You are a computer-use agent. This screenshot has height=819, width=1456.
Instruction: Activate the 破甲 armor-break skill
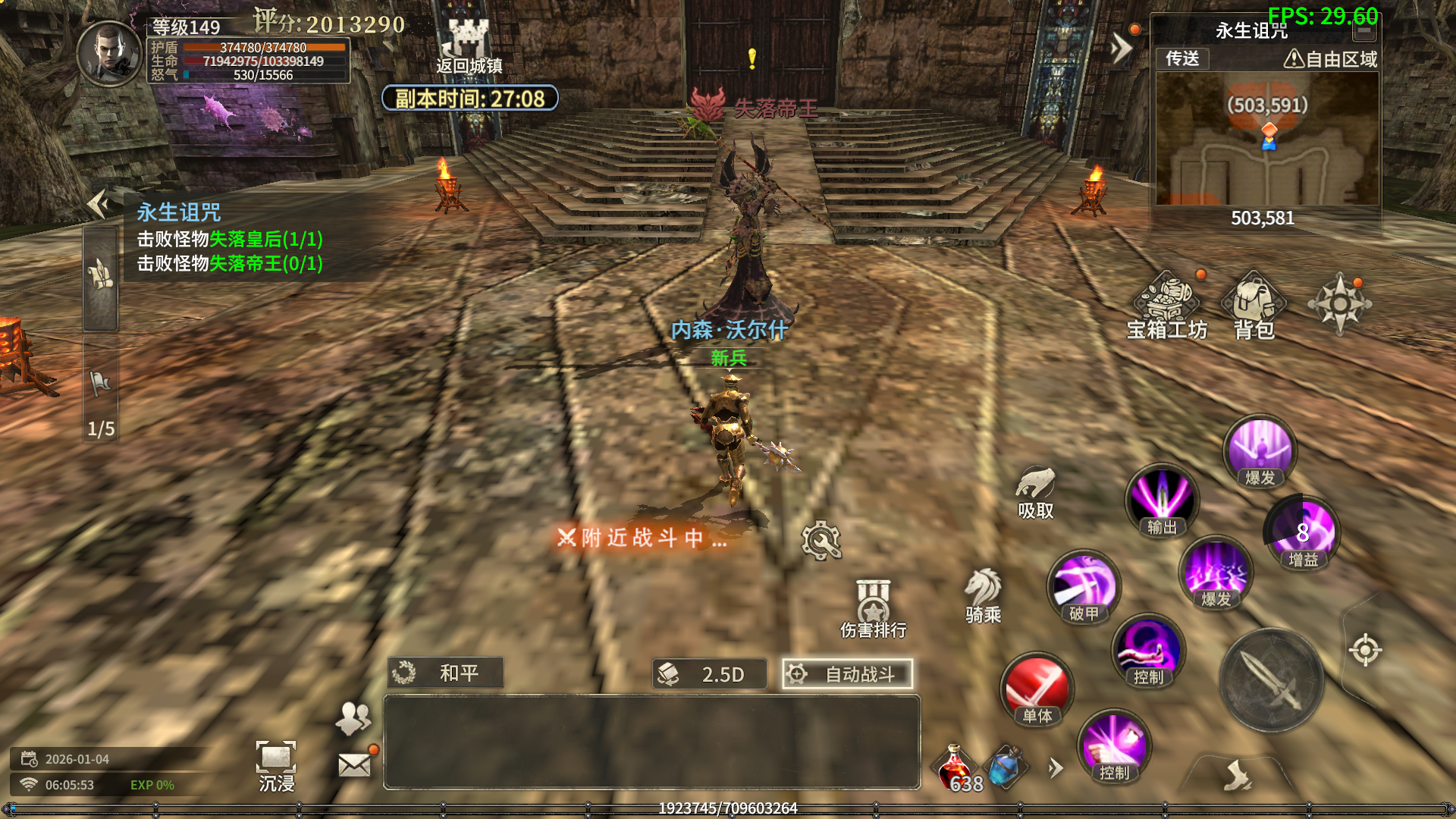click(1084, 586)
